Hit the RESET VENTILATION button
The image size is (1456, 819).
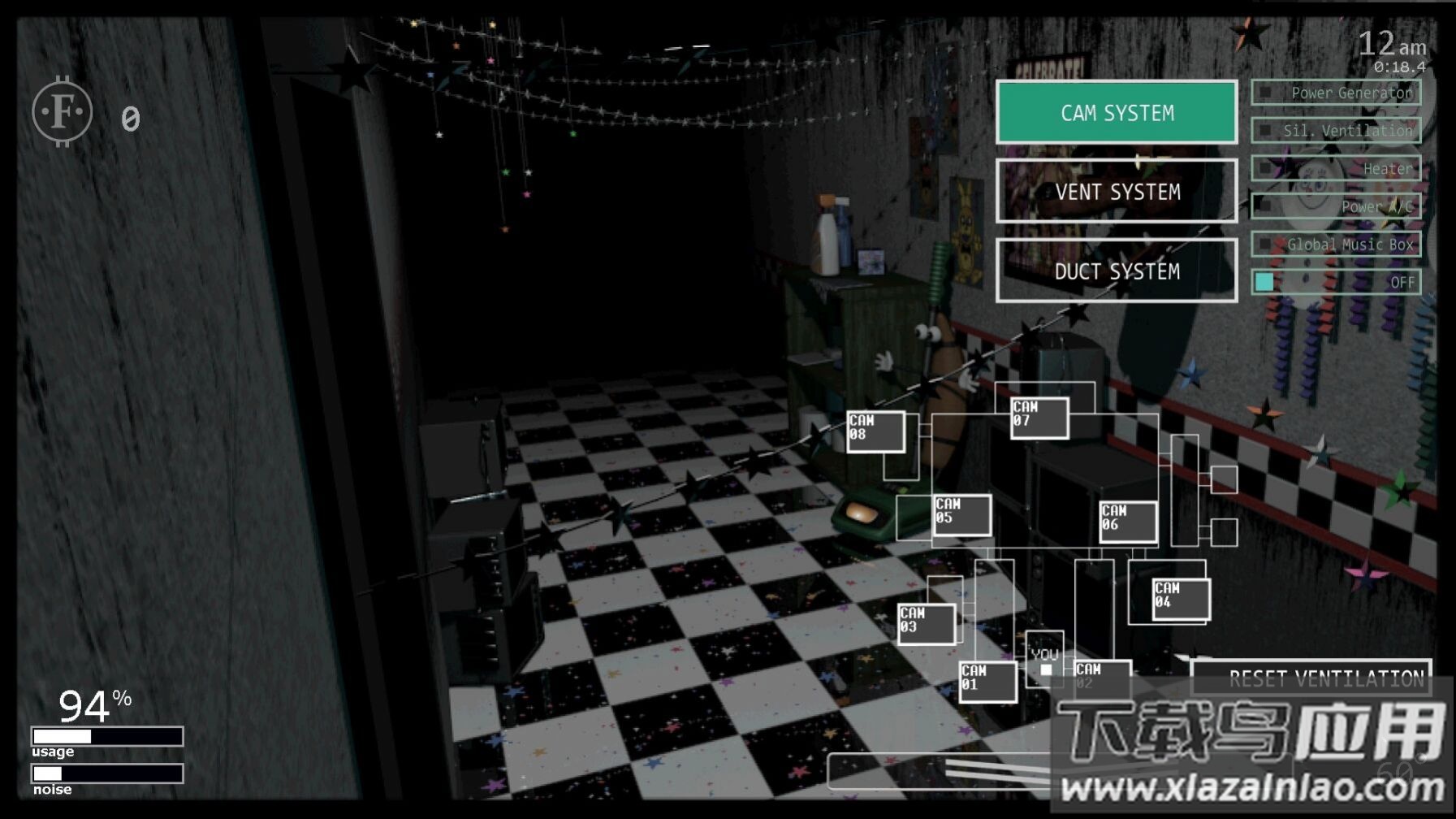pos(1311,678)
